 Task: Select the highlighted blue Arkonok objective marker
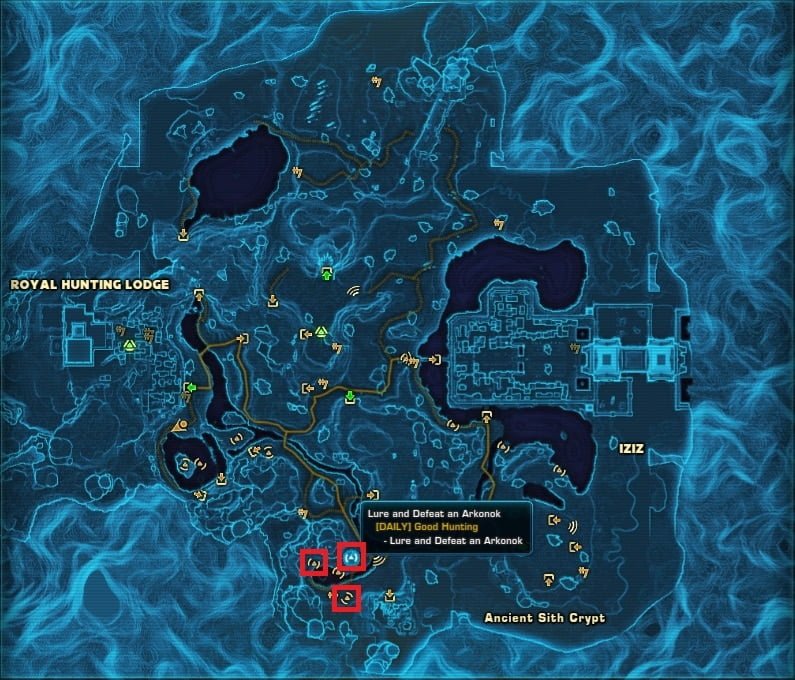click(351, 555)
